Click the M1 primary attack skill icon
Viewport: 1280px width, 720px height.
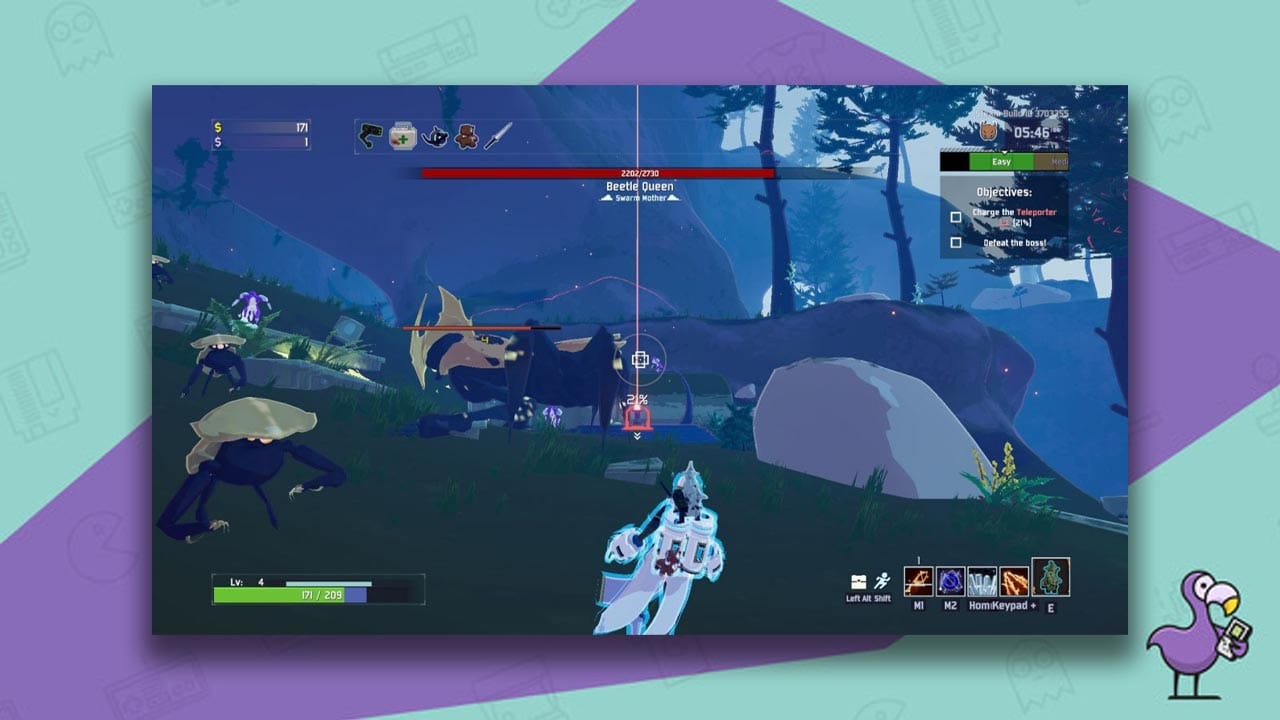click(919, 582)
